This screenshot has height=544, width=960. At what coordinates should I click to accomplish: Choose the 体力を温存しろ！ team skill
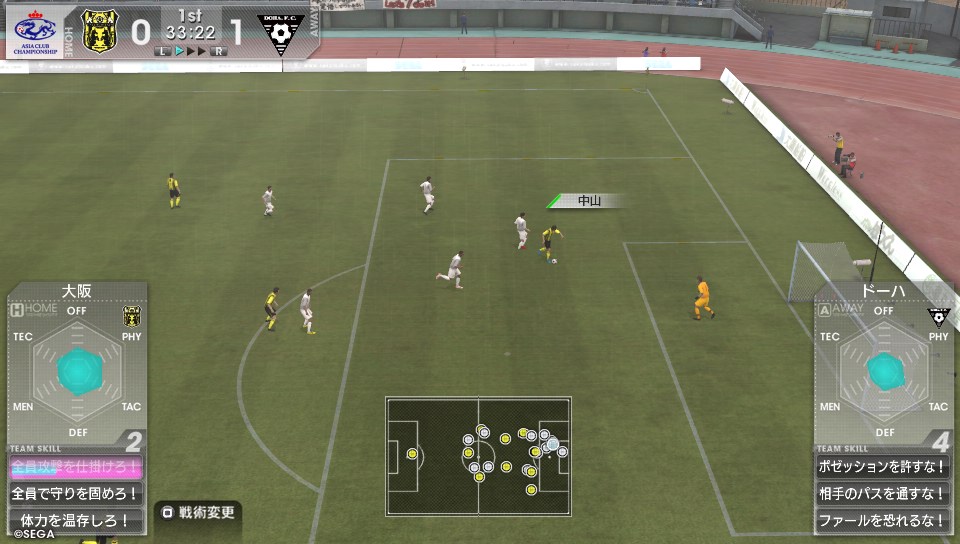[x=75, y=520]
